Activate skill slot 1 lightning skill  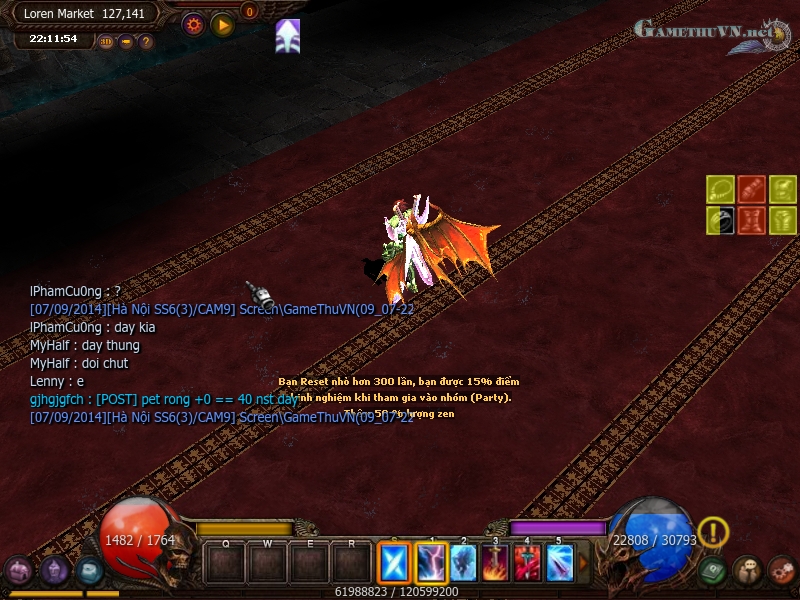pyautogui.click(x=431, y=563)
